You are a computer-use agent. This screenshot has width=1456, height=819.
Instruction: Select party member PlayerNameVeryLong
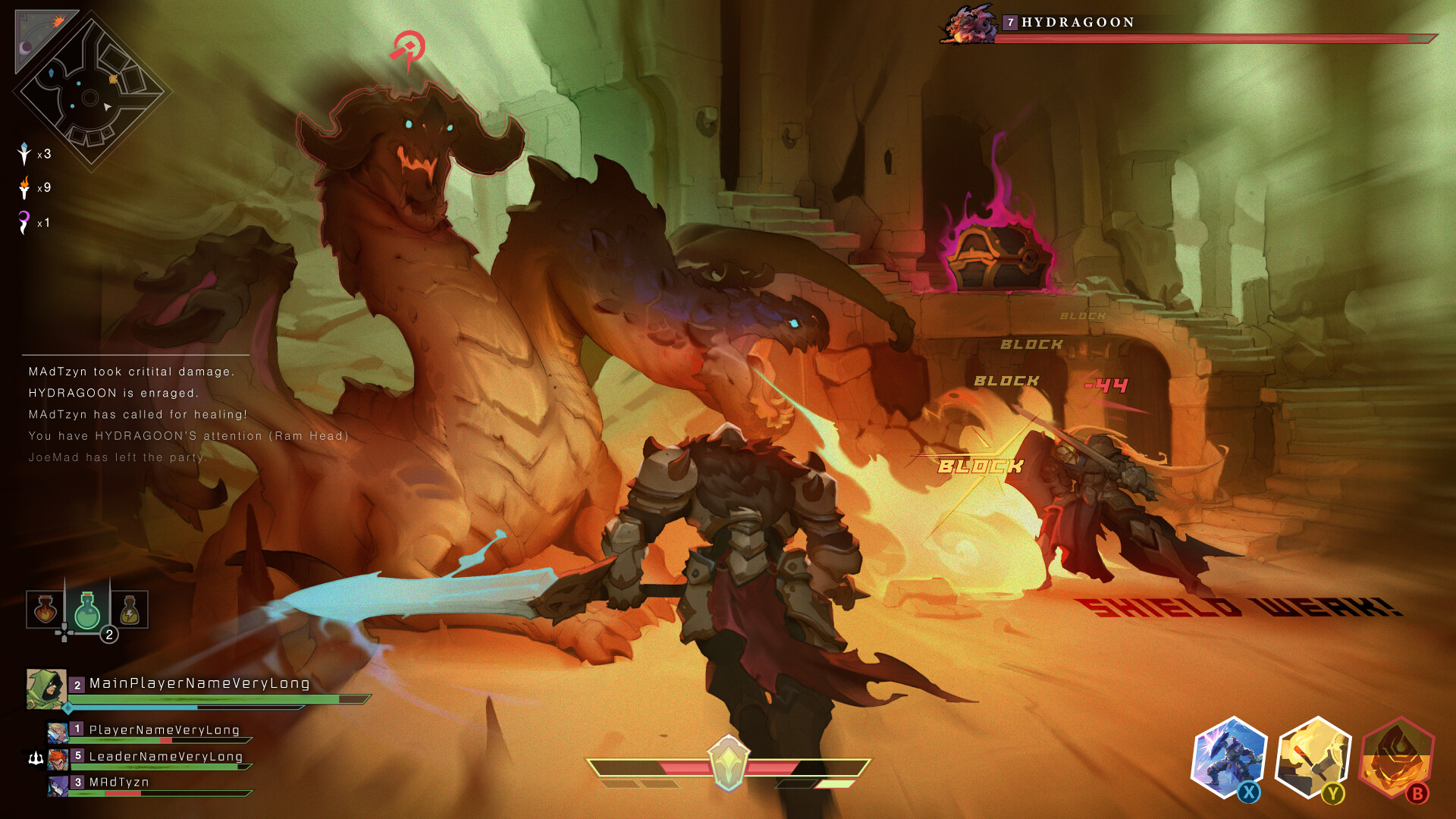pyautogui.click(x=164, y=730)
